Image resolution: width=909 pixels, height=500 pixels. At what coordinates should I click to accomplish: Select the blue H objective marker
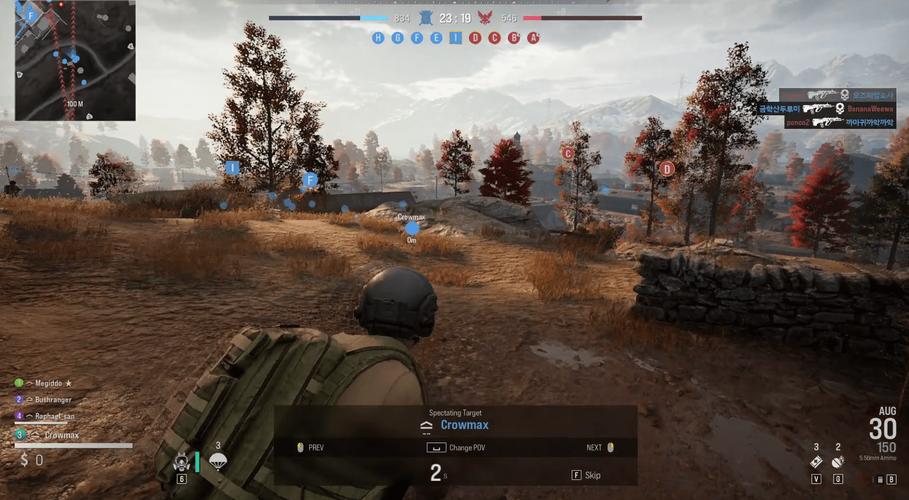(378, 38)
